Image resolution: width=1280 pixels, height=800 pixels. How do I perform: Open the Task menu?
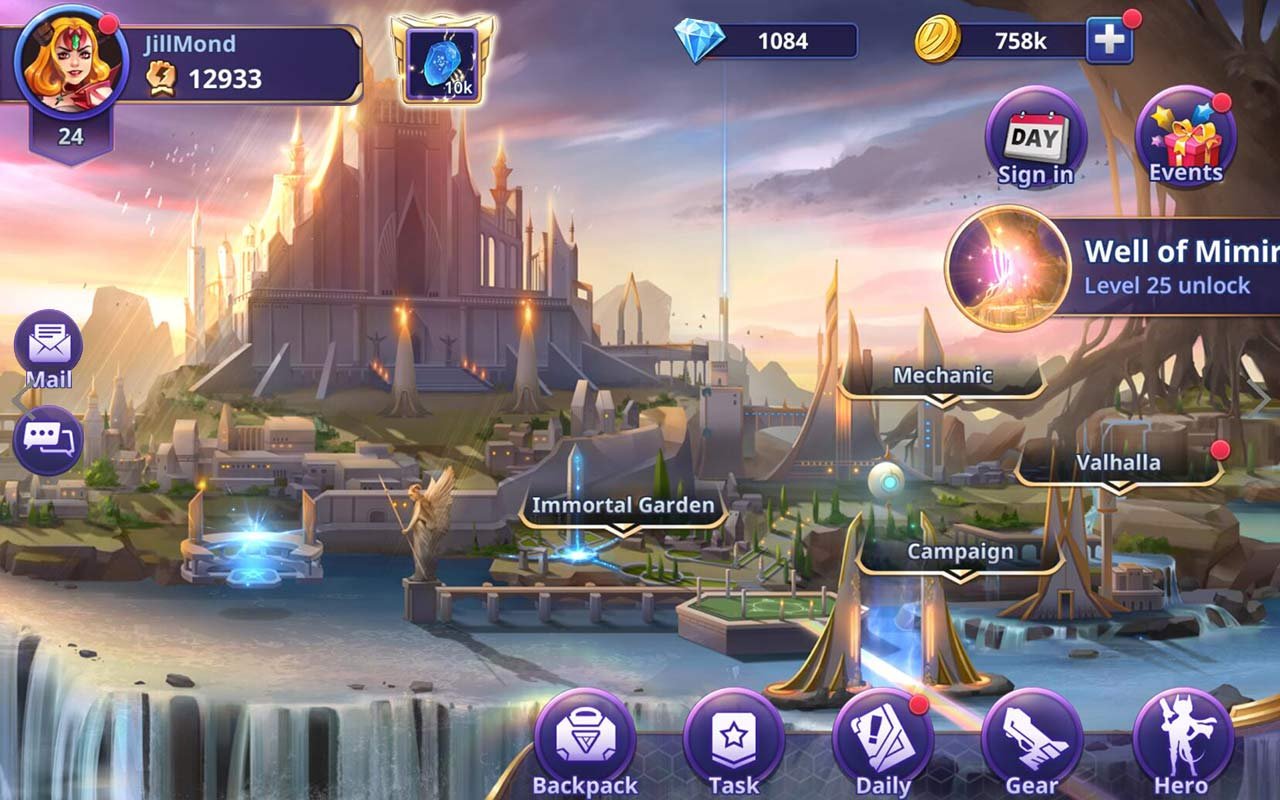[734, 742]
